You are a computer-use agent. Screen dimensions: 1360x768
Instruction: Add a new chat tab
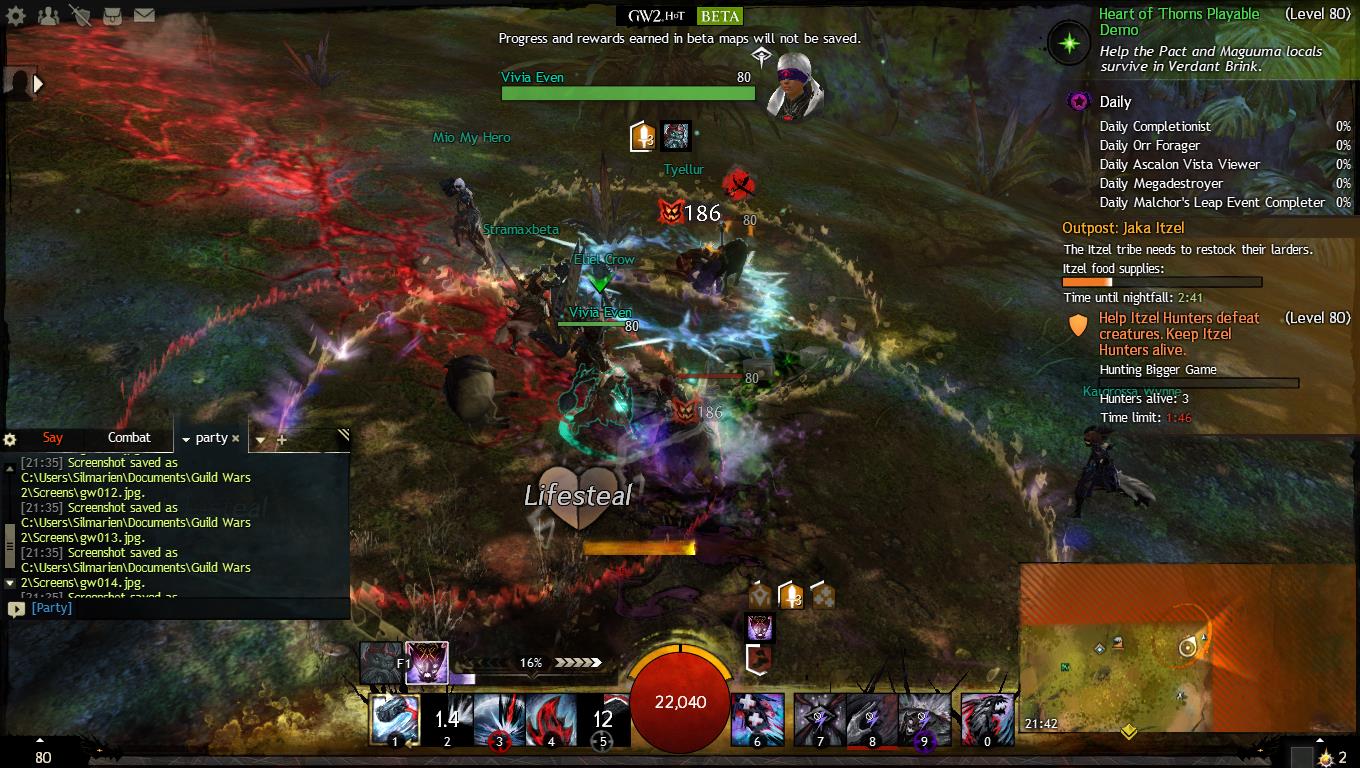point(282,439)
